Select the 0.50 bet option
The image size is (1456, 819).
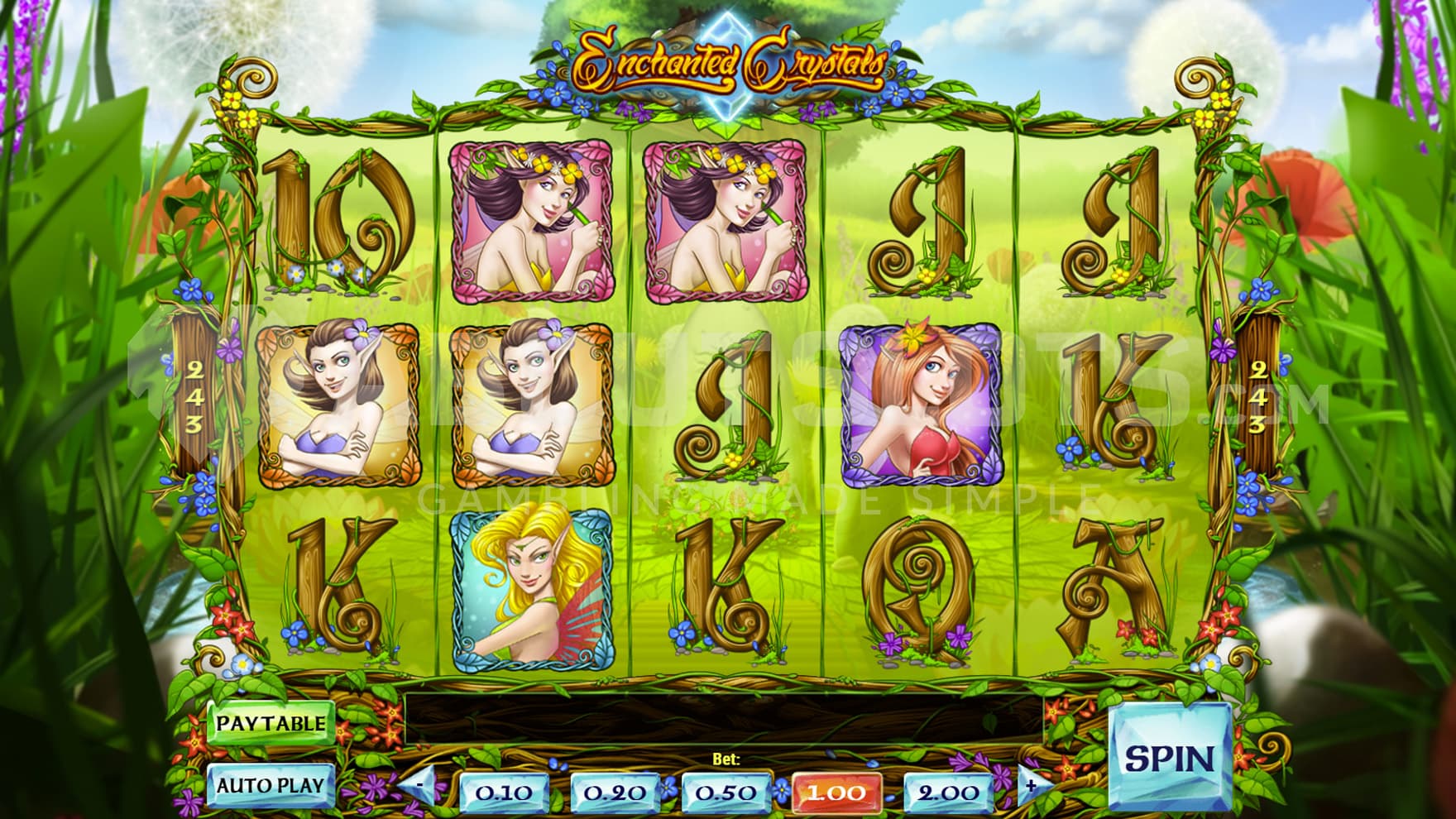coord(726,792)
